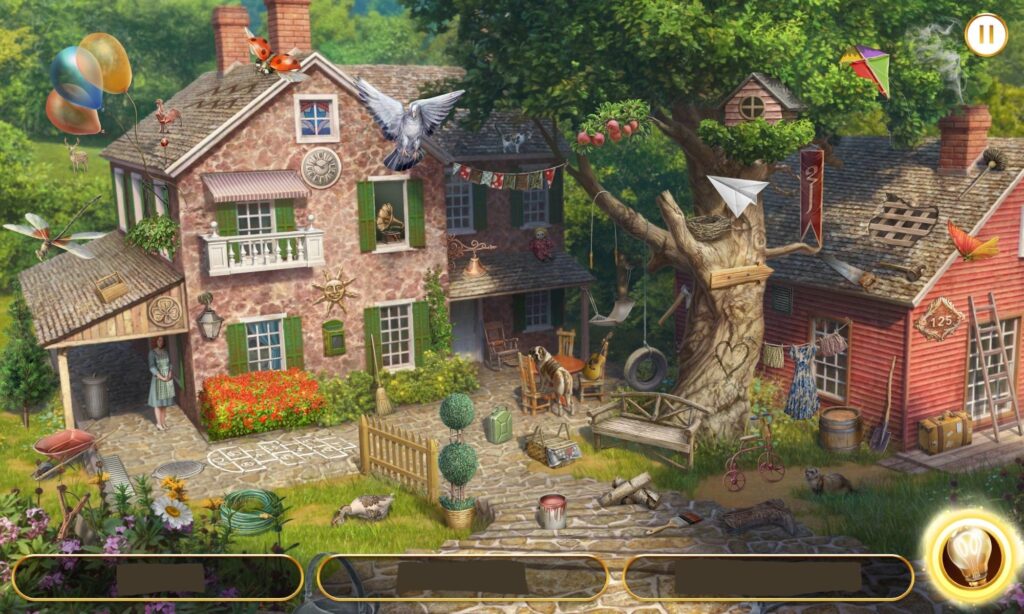This screenshot has width=1024, height=614.
Task: Pause the game with the pause button
Action: click(x=985, y=34)
